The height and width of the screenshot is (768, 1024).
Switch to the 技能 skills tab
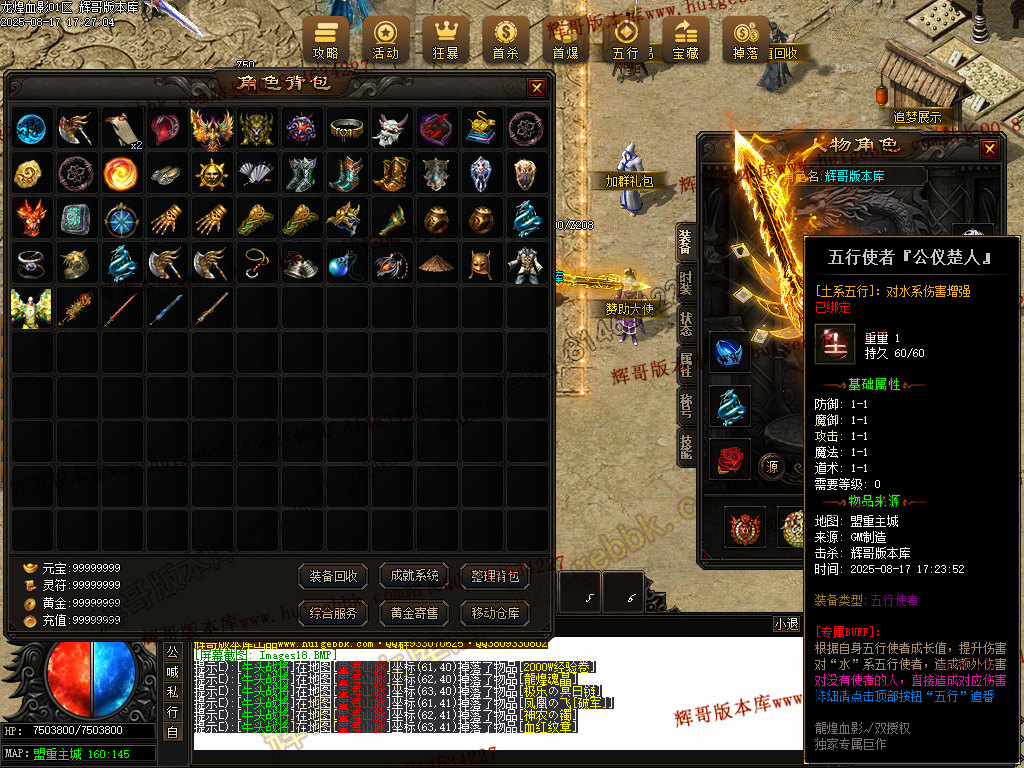[x=686, y=447]
